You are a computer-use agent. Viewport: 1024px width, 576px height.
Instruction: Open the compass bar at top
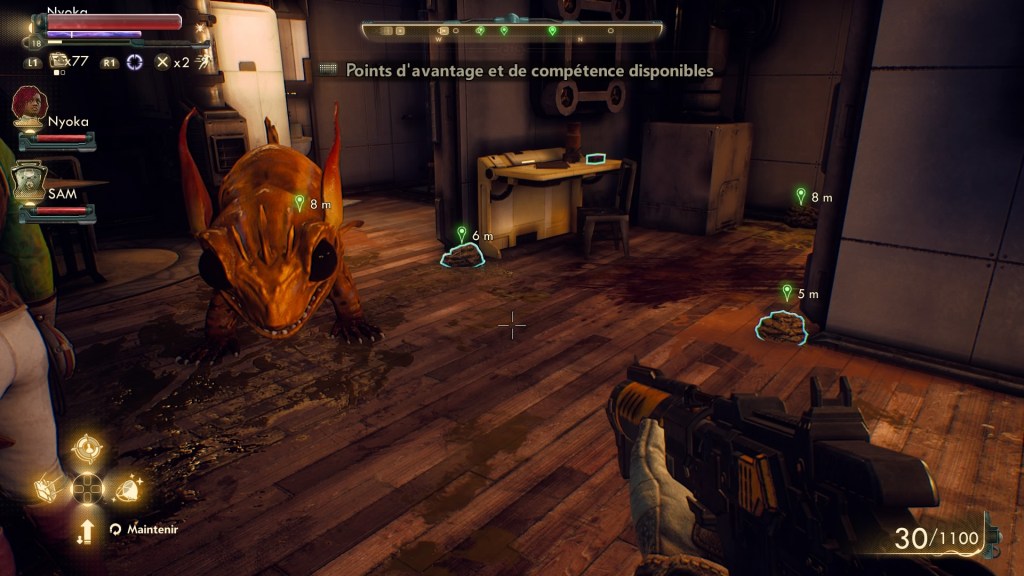[x=512, y=30]
